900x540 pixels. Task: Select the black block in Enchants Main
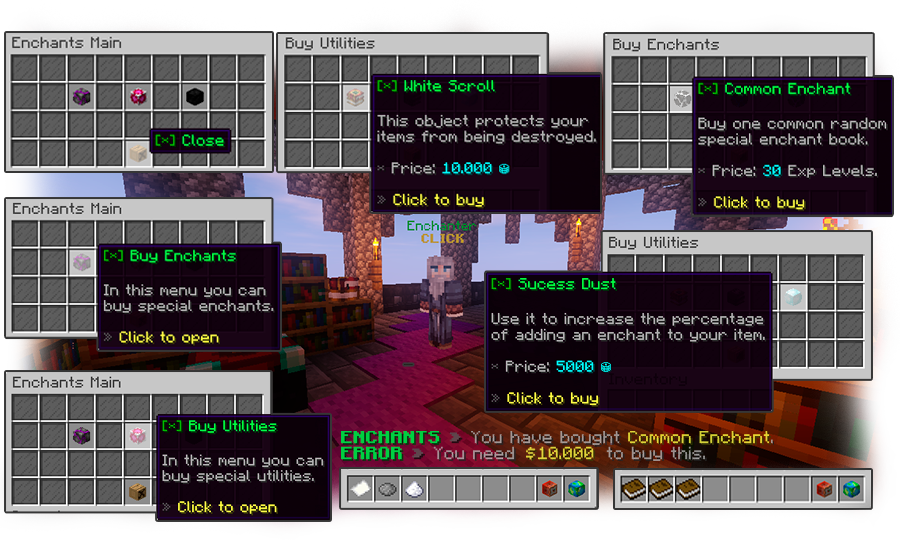tap(195, 97)
